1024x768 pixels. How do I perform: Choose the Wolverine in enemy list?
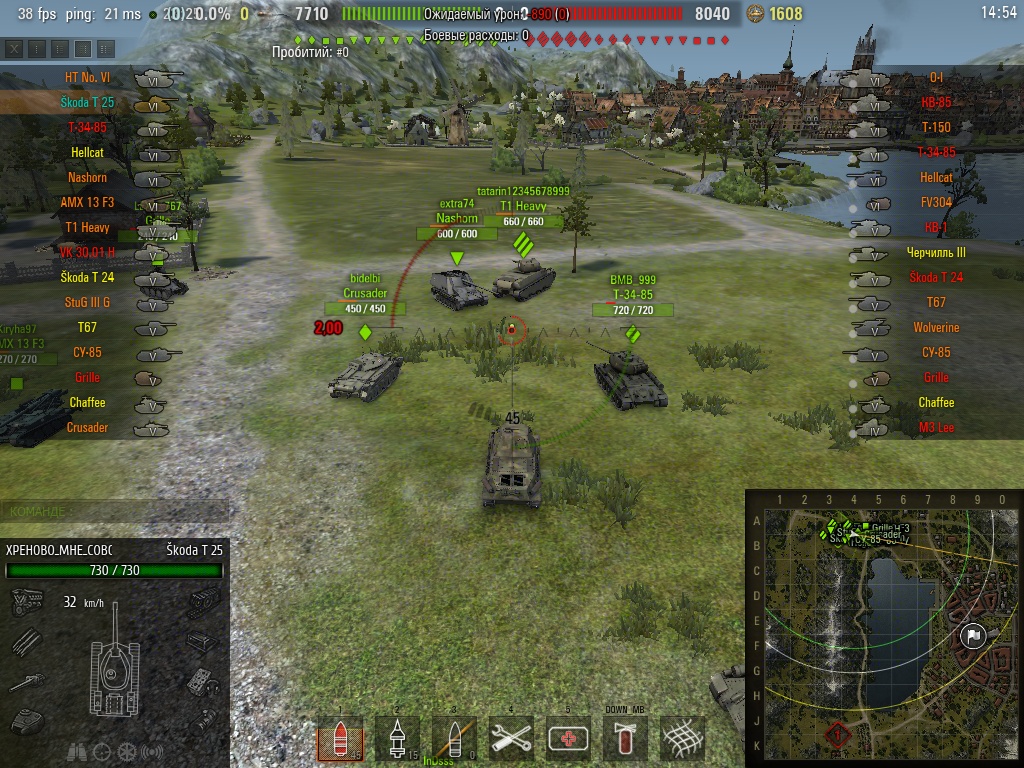(x=936, y=327)
